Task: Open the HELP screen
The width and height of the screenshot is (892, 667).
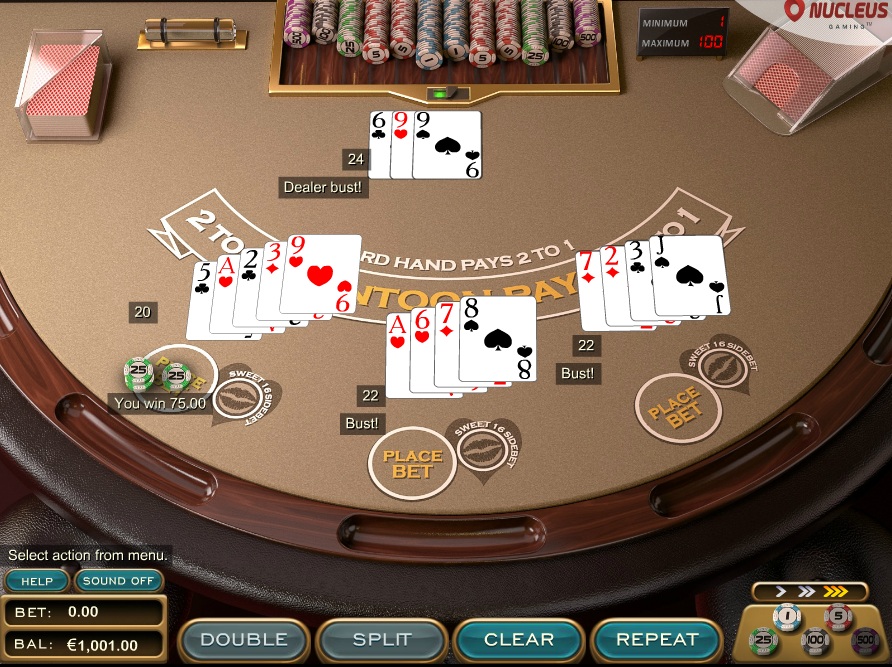Action: 37,581
